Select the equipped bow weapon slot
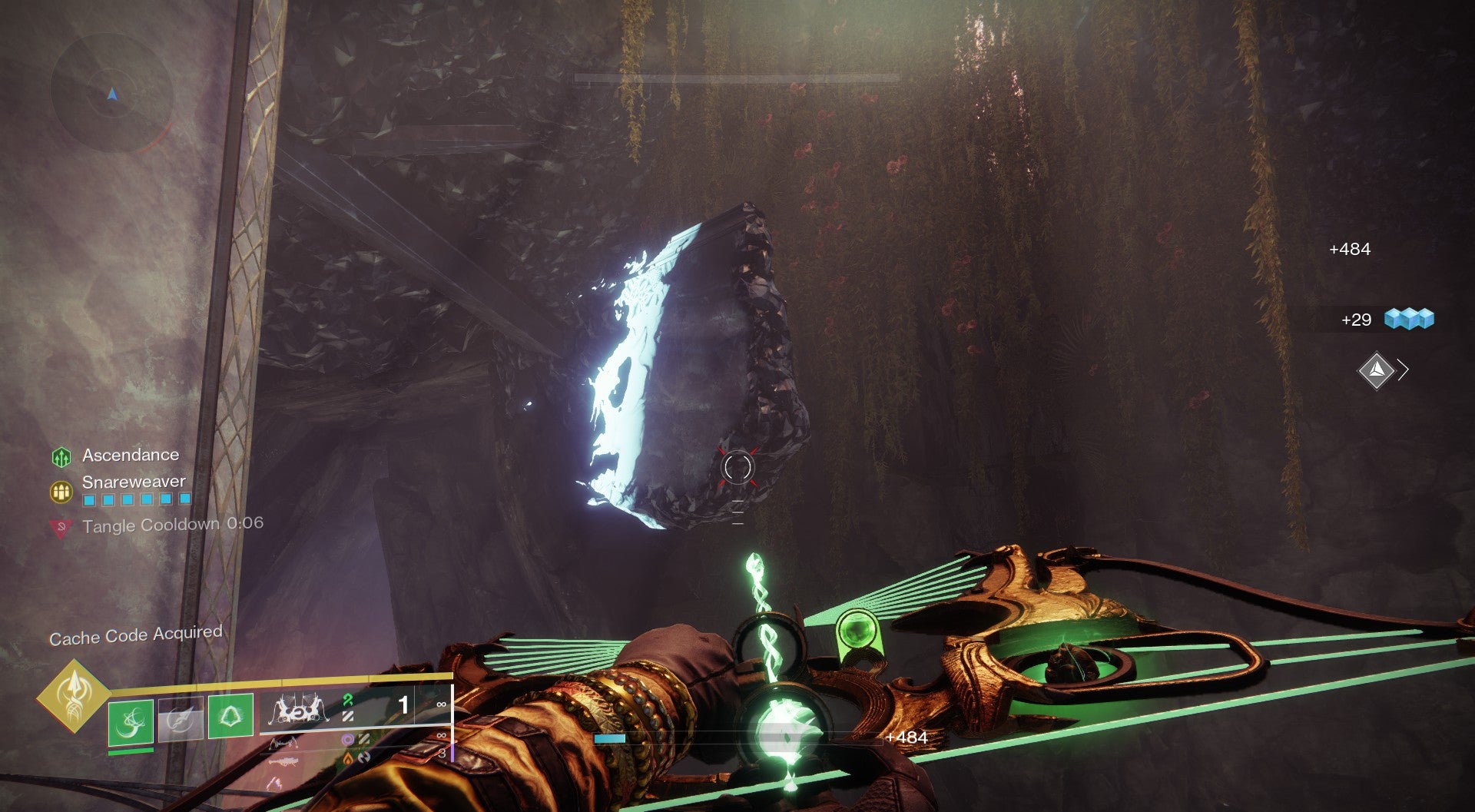The height and width of the screenshot is (812, 1475). [298, 711]
